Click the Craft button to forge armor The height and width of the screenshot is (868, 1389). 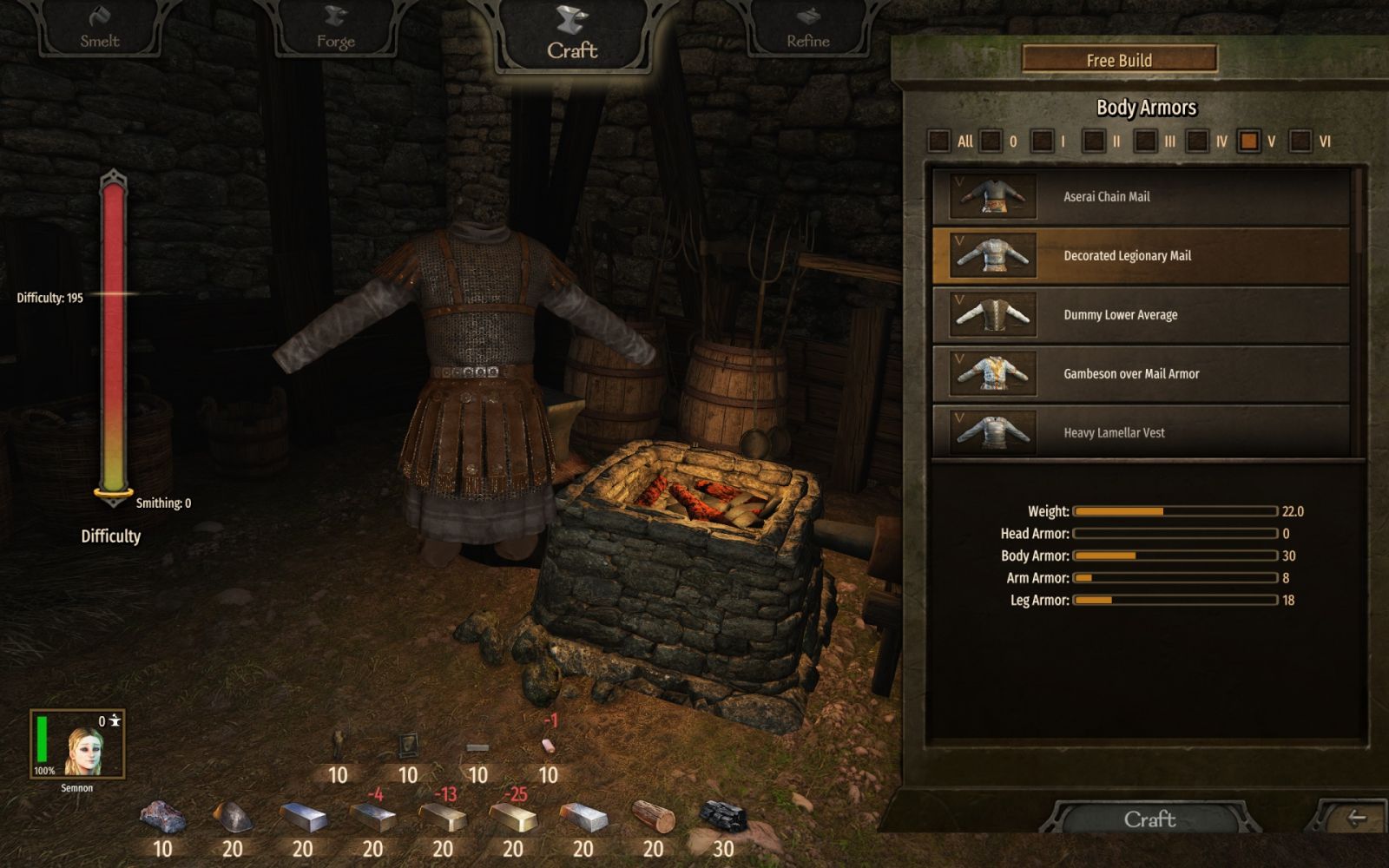[1149, 819]
